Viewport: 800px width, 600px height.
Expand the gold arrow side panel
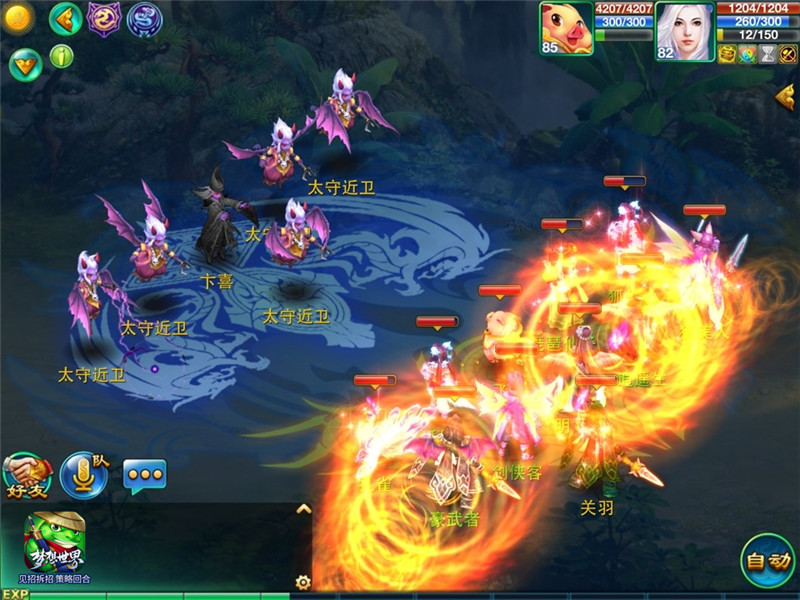(786, 96)
